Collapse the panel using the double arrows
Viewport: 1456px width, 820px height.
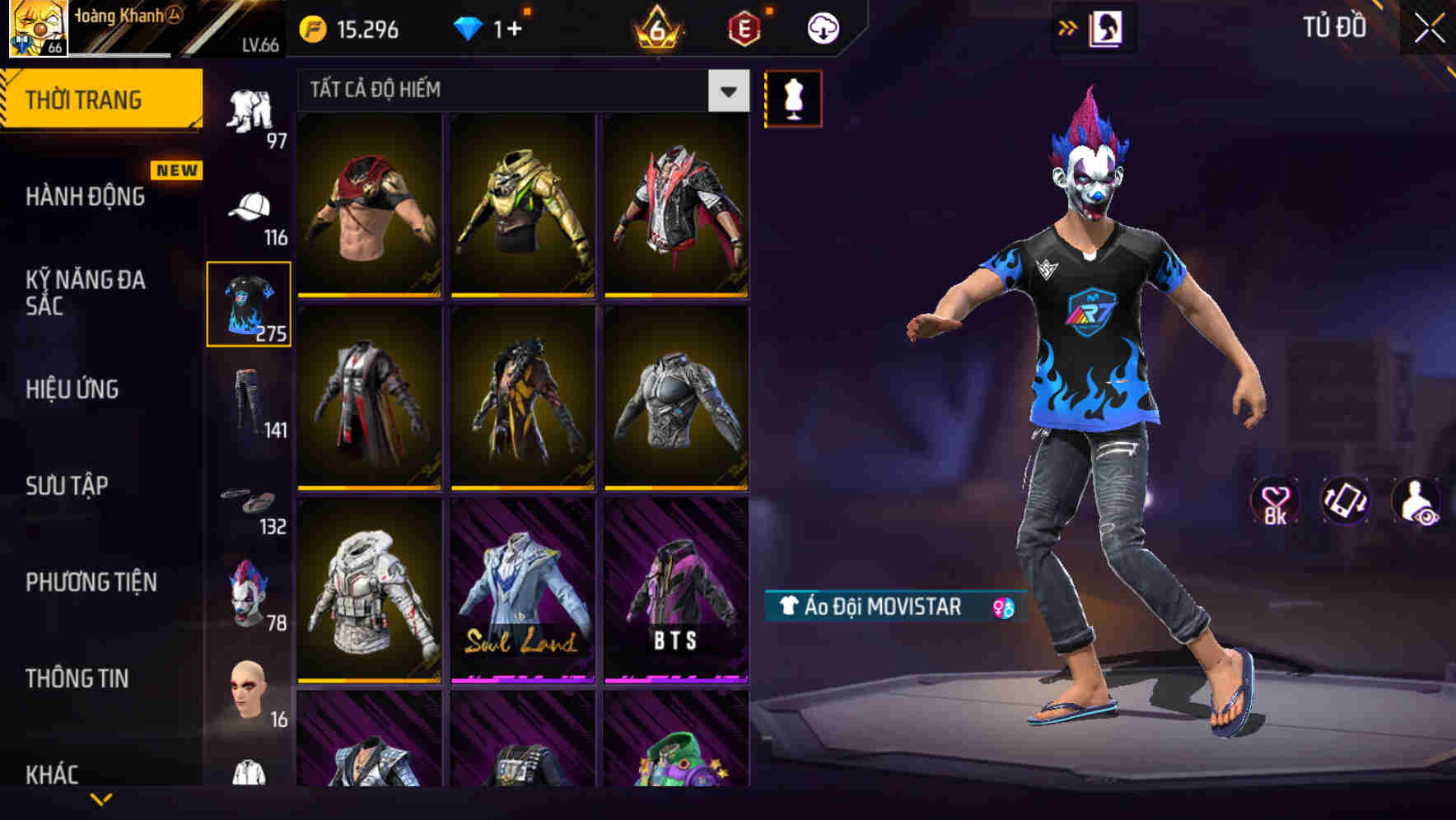[1068, 27]
